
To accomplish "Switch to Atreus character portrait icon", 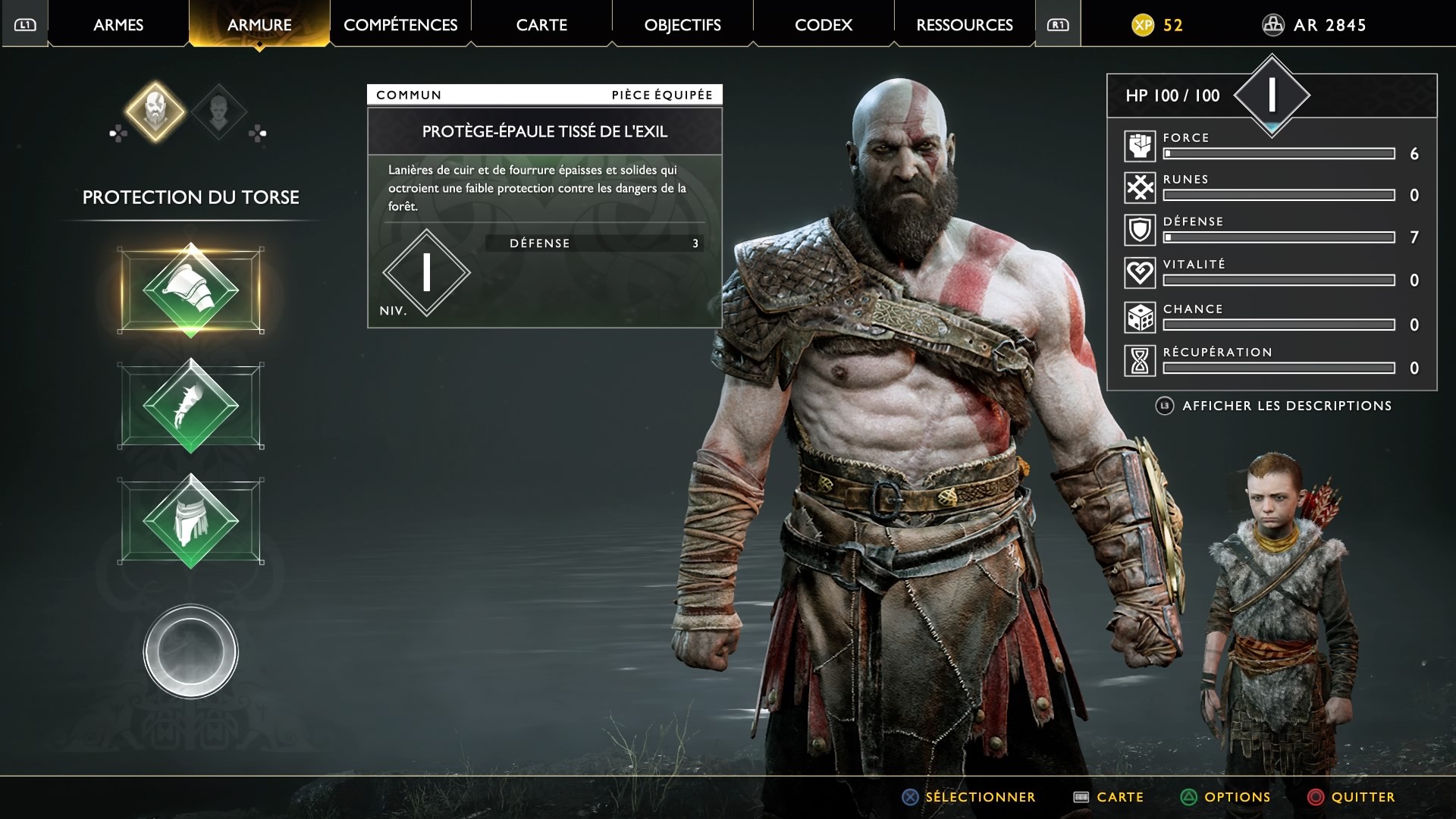I will pyautogui.click(x=218, y=111).
